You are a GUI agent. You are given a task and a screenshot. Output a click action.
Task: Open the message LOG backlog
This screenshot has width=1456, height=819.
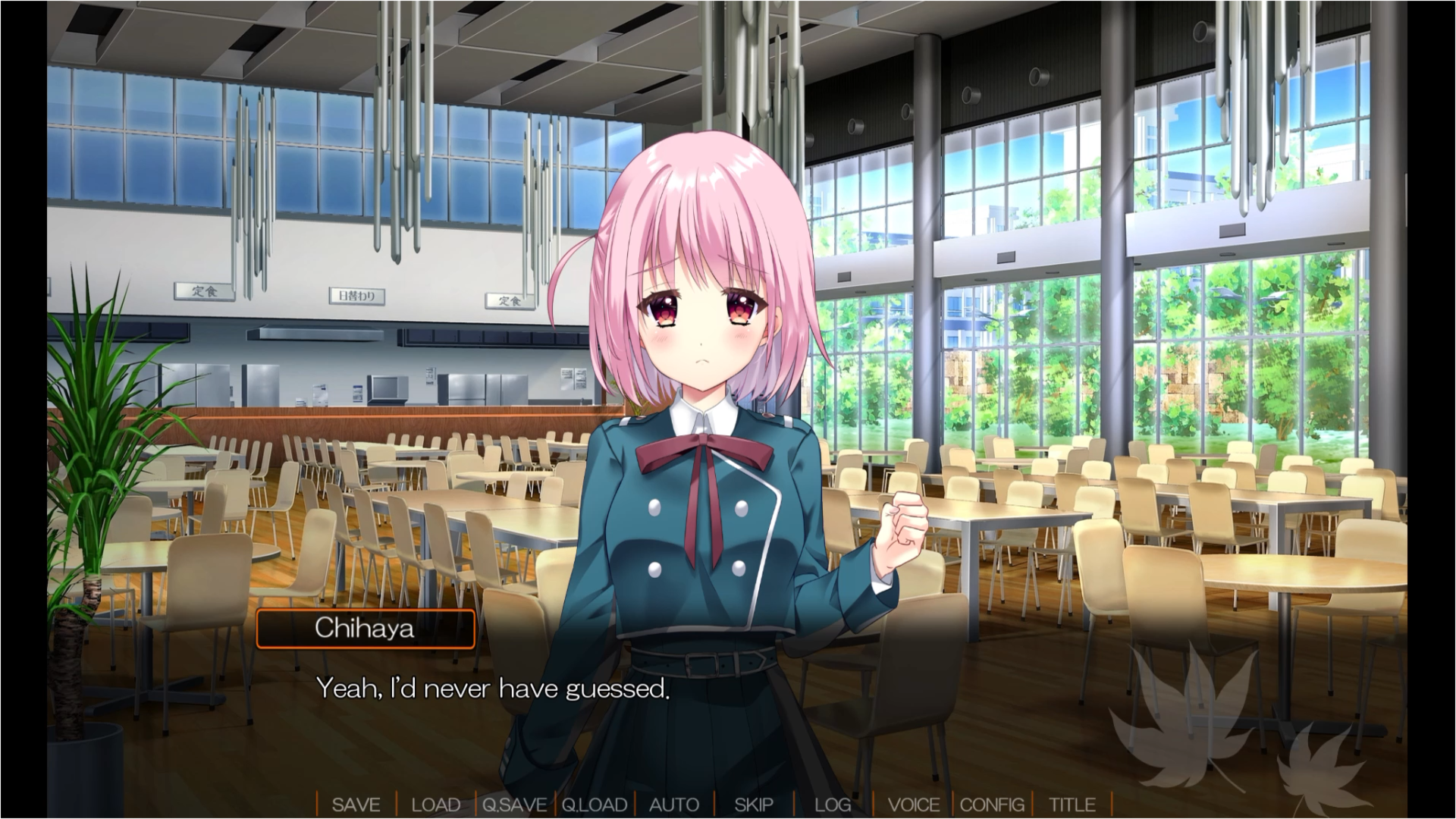pos(832,805)
